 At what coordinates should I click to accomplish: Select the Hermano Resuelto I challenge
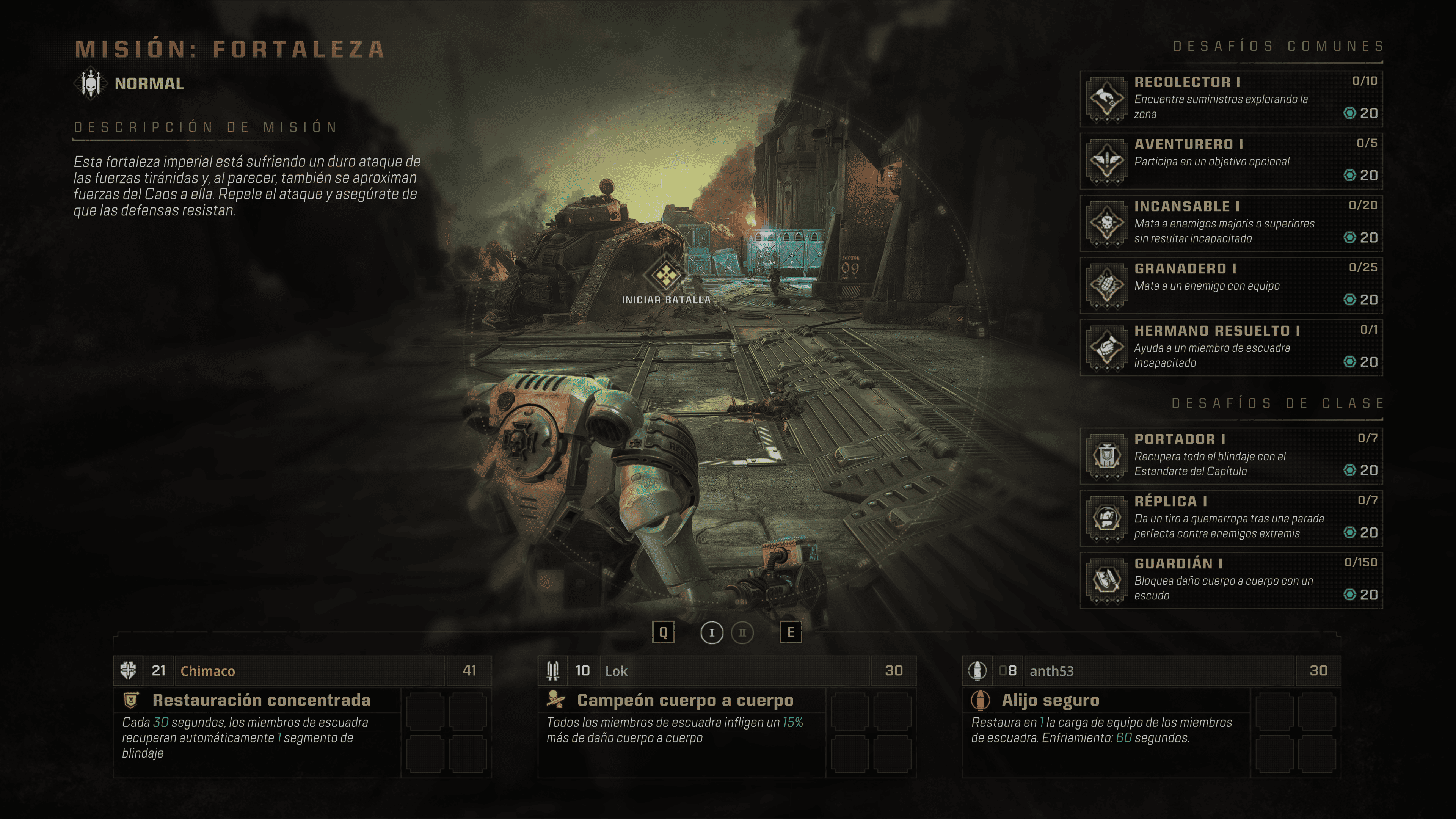coord(1230,347)
